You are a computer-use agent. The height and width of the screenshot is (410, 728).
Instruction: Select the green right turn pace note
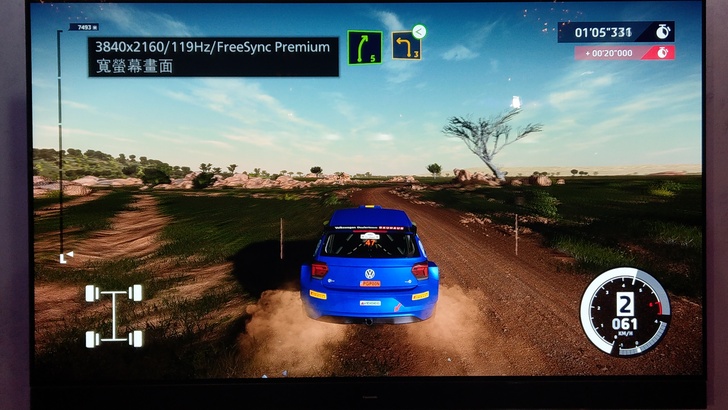point(364,47)
